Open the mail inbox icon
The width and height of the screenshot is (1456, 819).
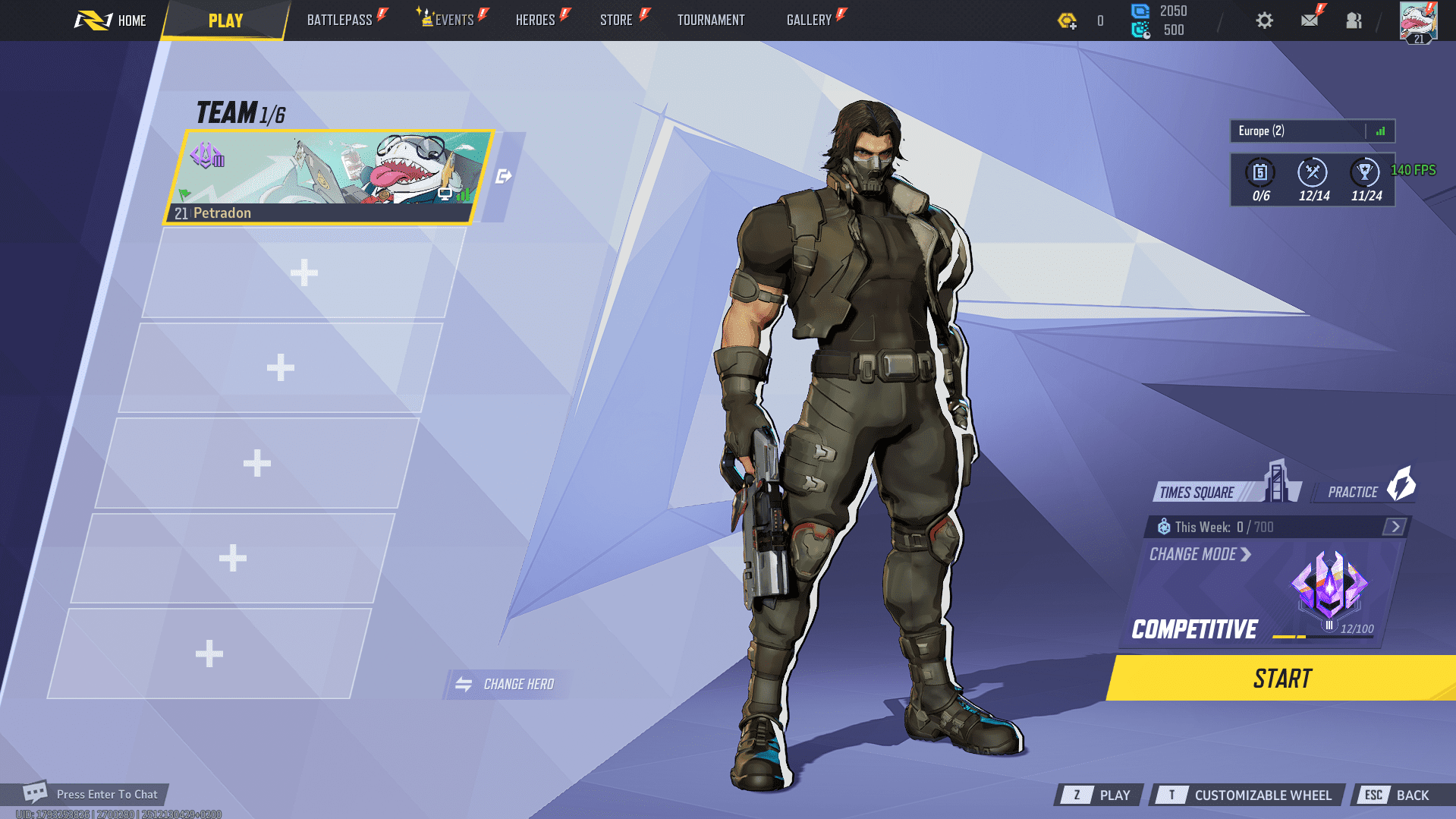pos(1310,20)
